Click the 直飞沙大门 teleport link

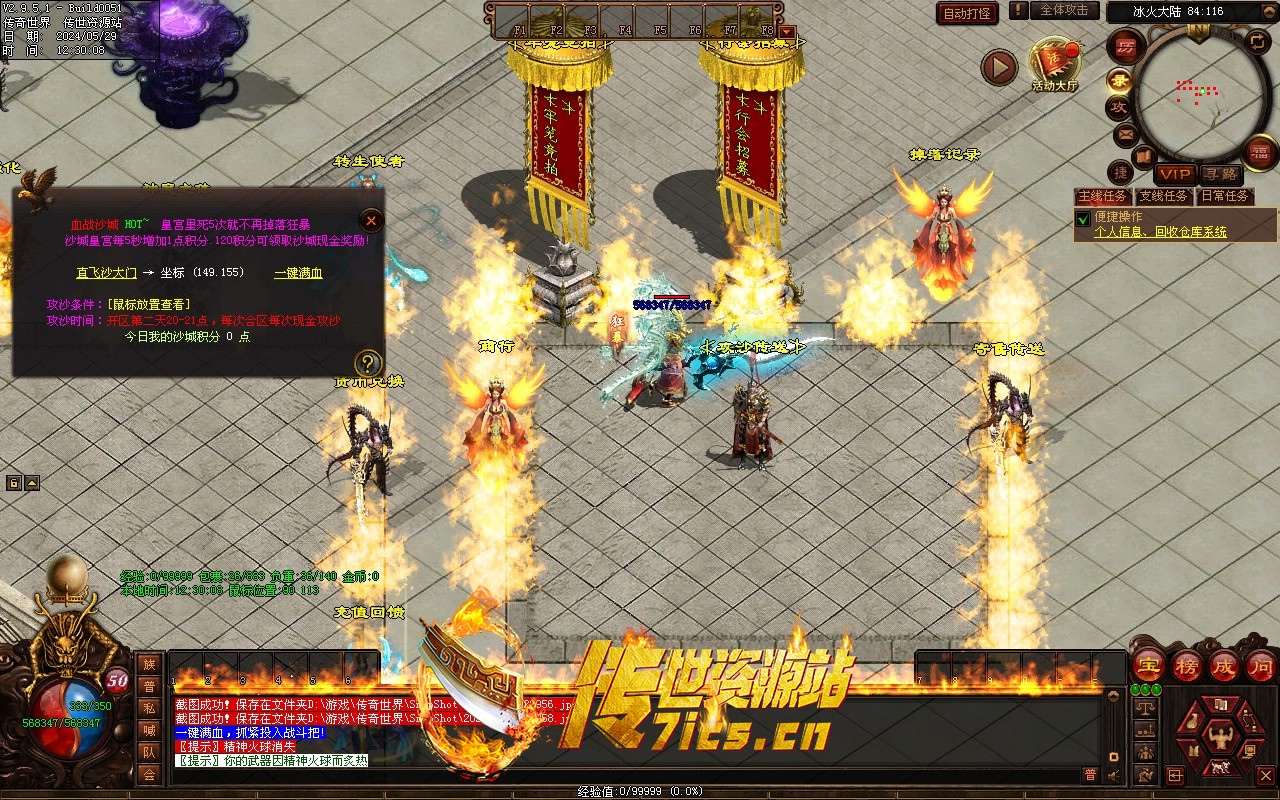click(x=107, y=272)
